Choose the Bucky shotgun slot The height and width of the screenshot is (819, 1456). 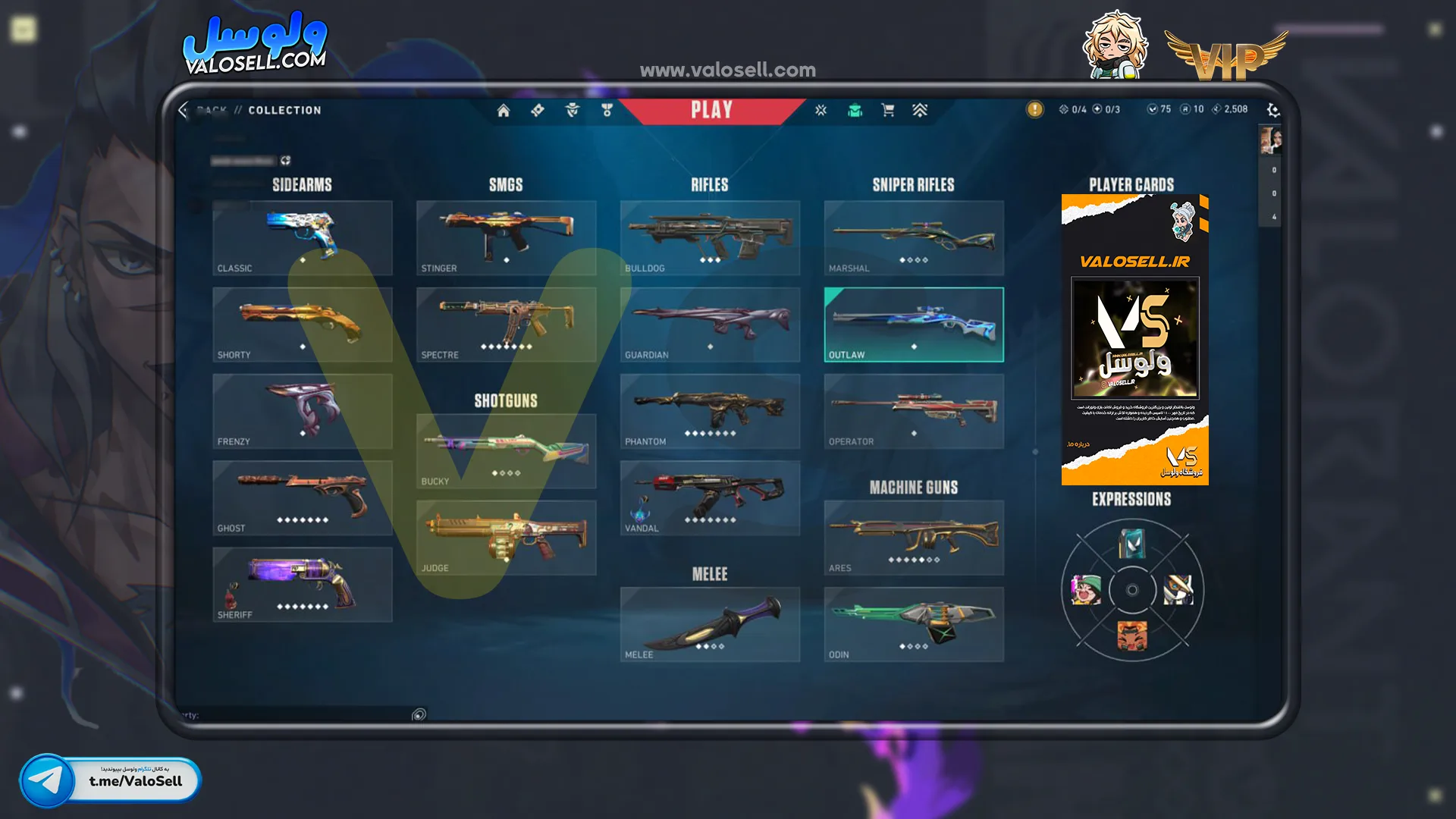click(x=506, y=451)
